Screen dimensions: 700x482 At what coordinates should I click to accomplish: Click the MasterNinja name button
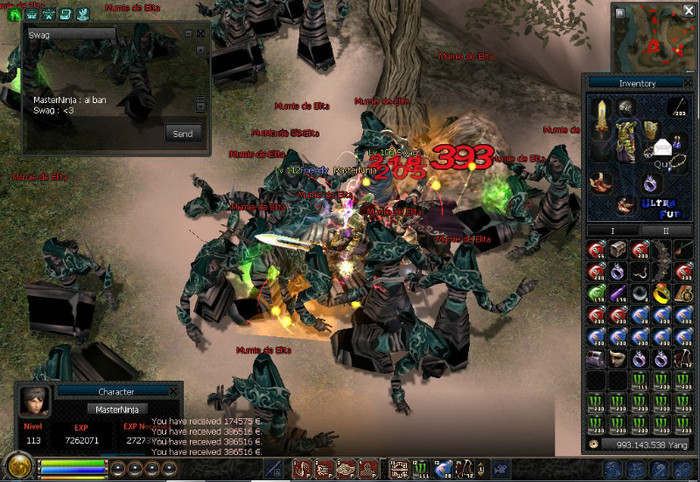click(x=116, y=408)
